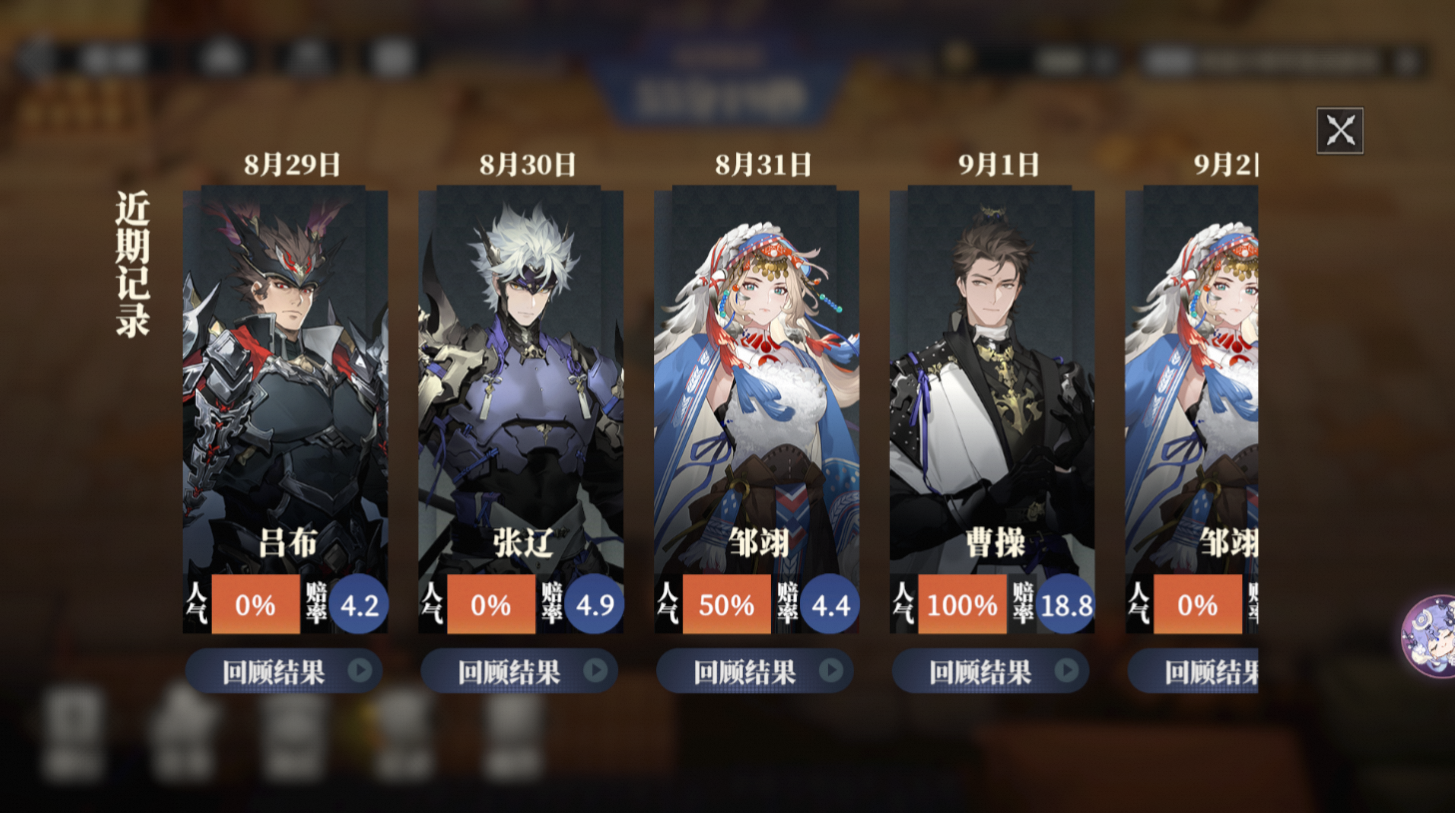This screenshot has height=813, width=1455.
Task: Click the blue 4.2 odds badge under 吕布
Action: pos(358,604)
